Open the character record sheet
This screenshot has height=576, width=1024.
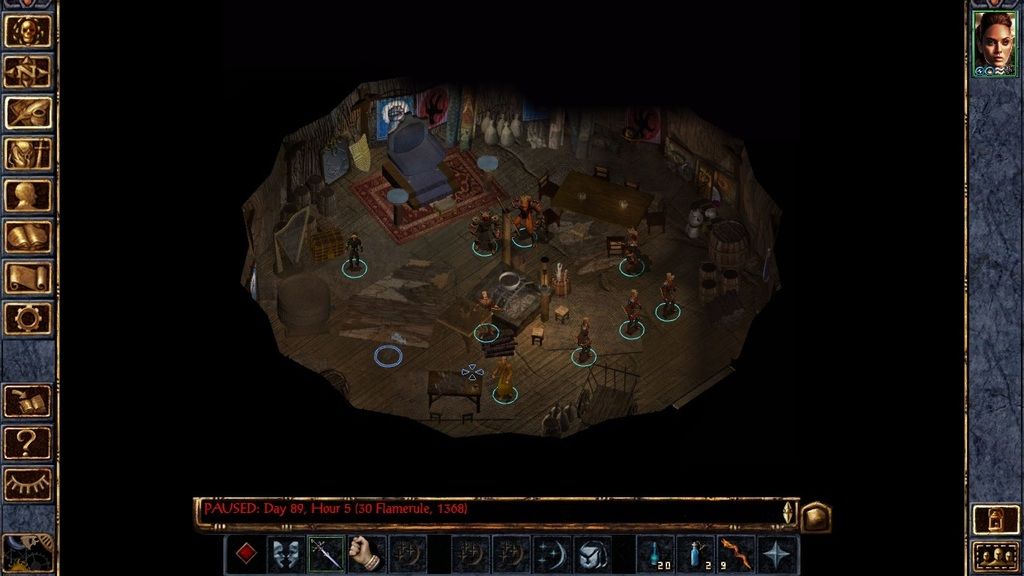click(x=28, y=195)
